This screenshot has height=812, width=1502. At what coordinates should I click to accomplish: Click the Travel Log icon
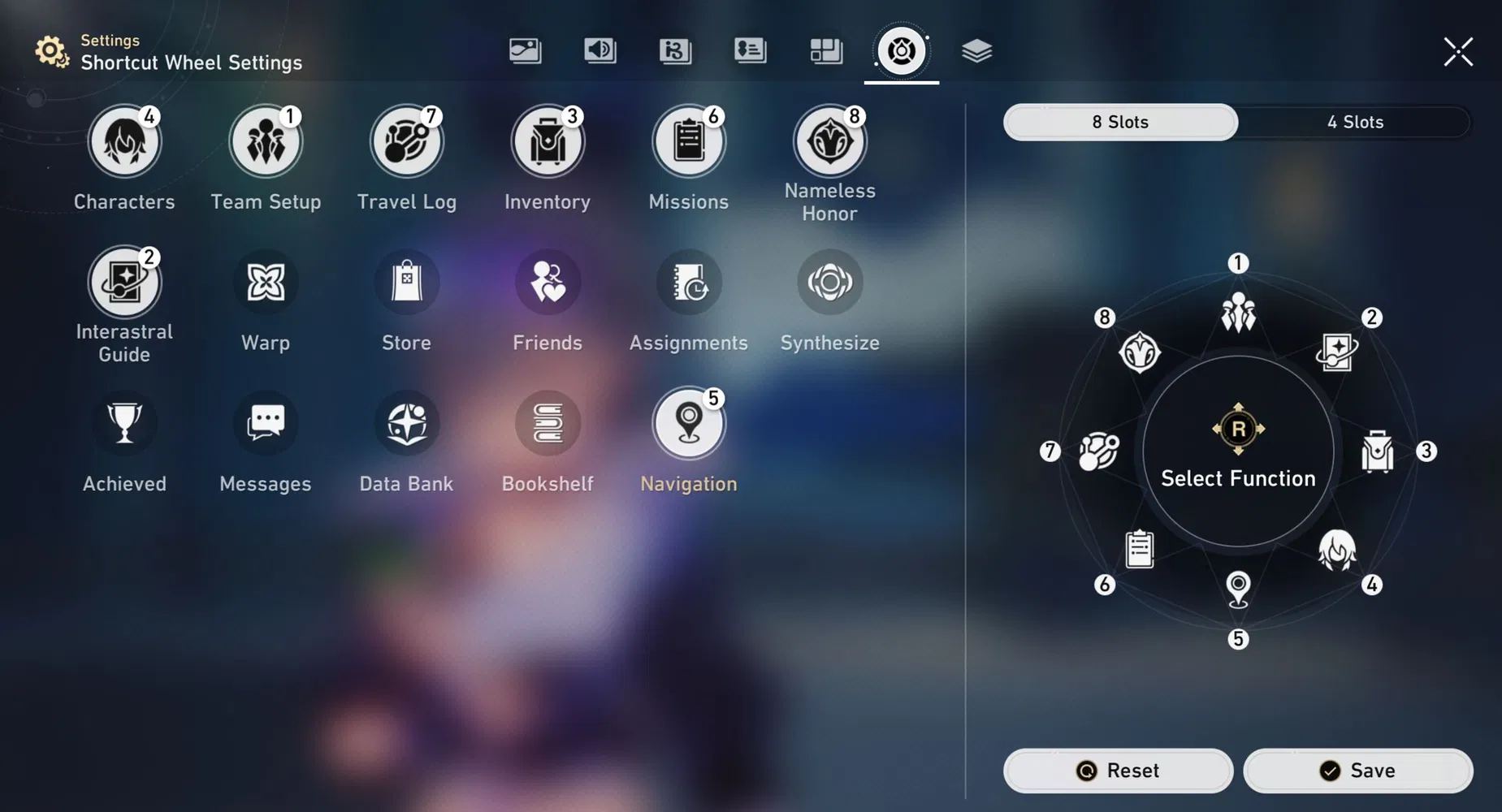(x=406, y=140)
